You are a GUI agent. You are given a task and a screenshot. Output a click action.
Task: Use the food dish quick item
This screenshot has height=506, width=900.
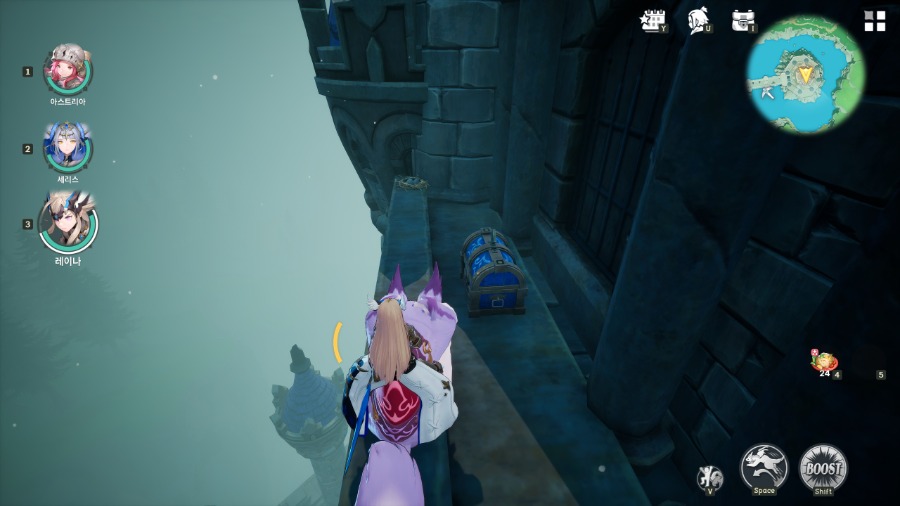coord(825,363)
